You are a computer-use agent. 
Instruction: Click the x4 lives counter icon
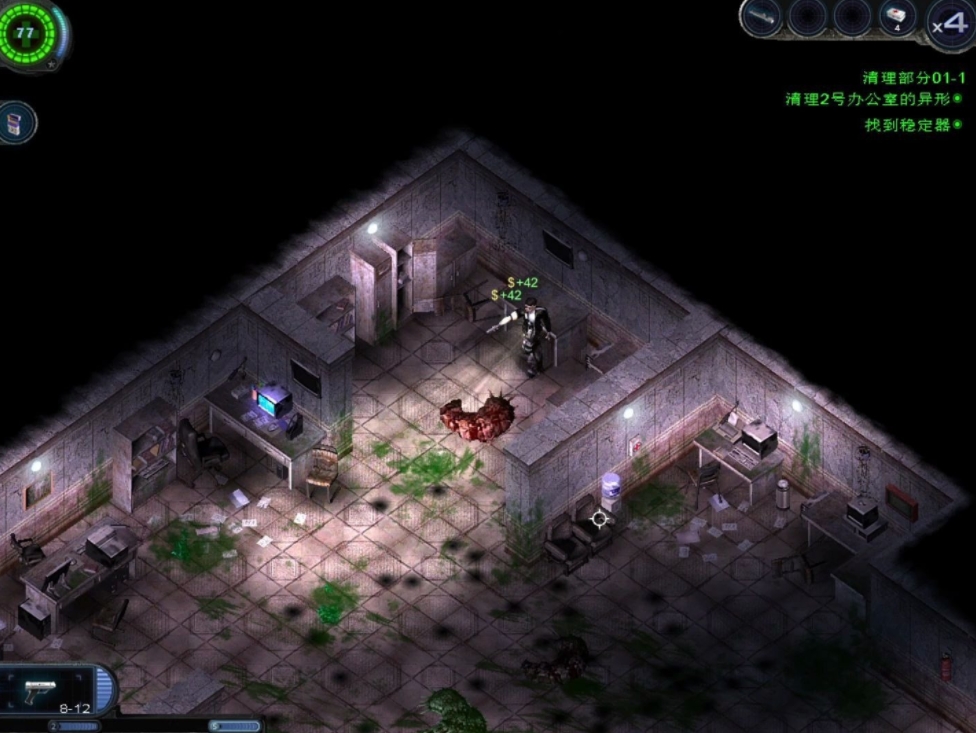948,24
